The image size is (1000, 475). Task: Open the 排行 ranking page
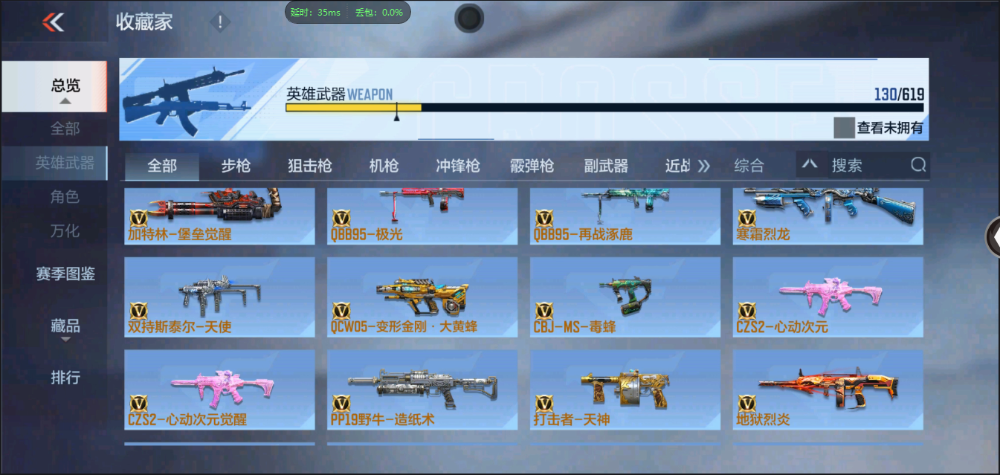pos(65,378)
